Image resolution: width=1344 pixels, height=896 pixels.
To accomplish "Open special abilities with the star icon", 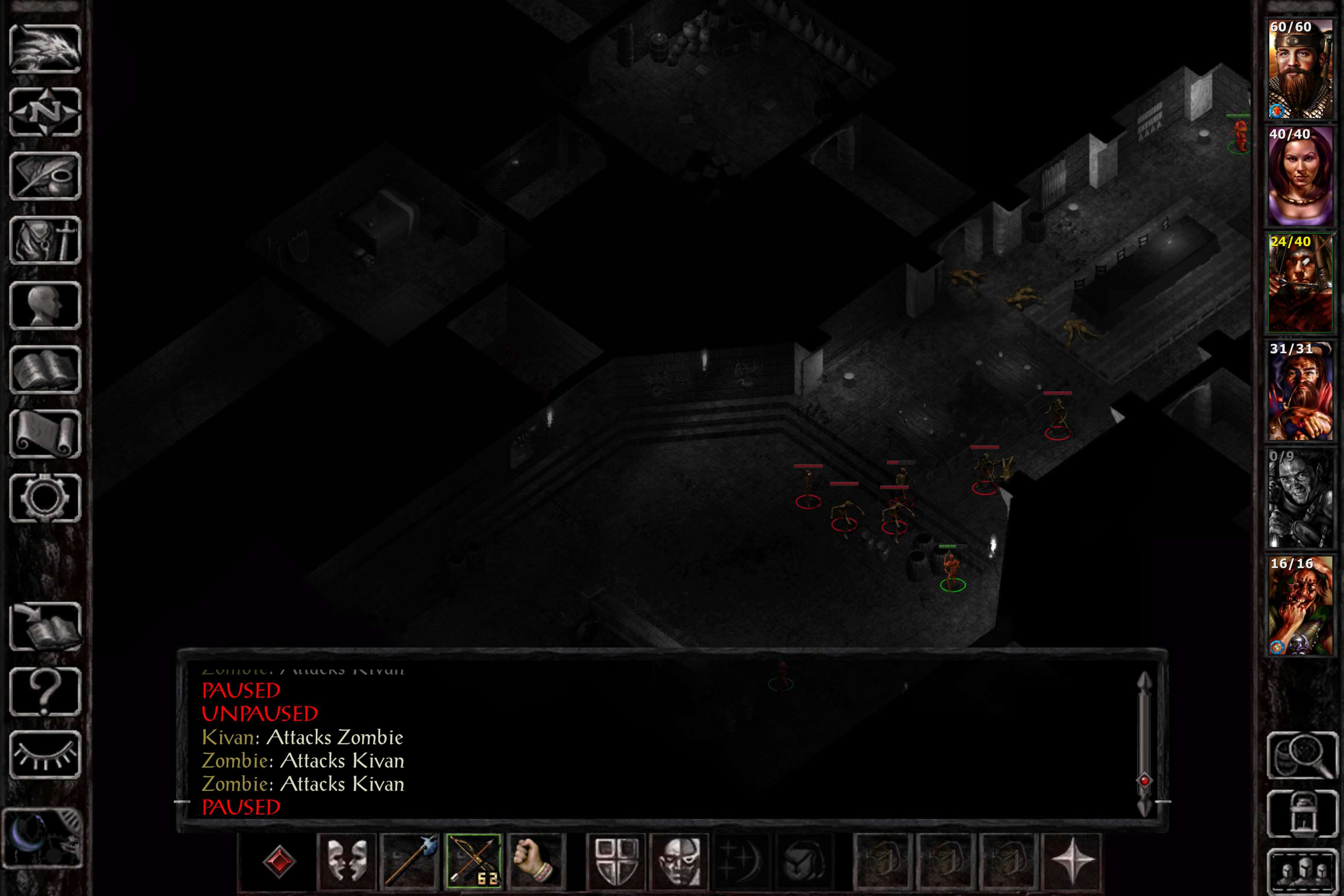I will point(1071,860).
